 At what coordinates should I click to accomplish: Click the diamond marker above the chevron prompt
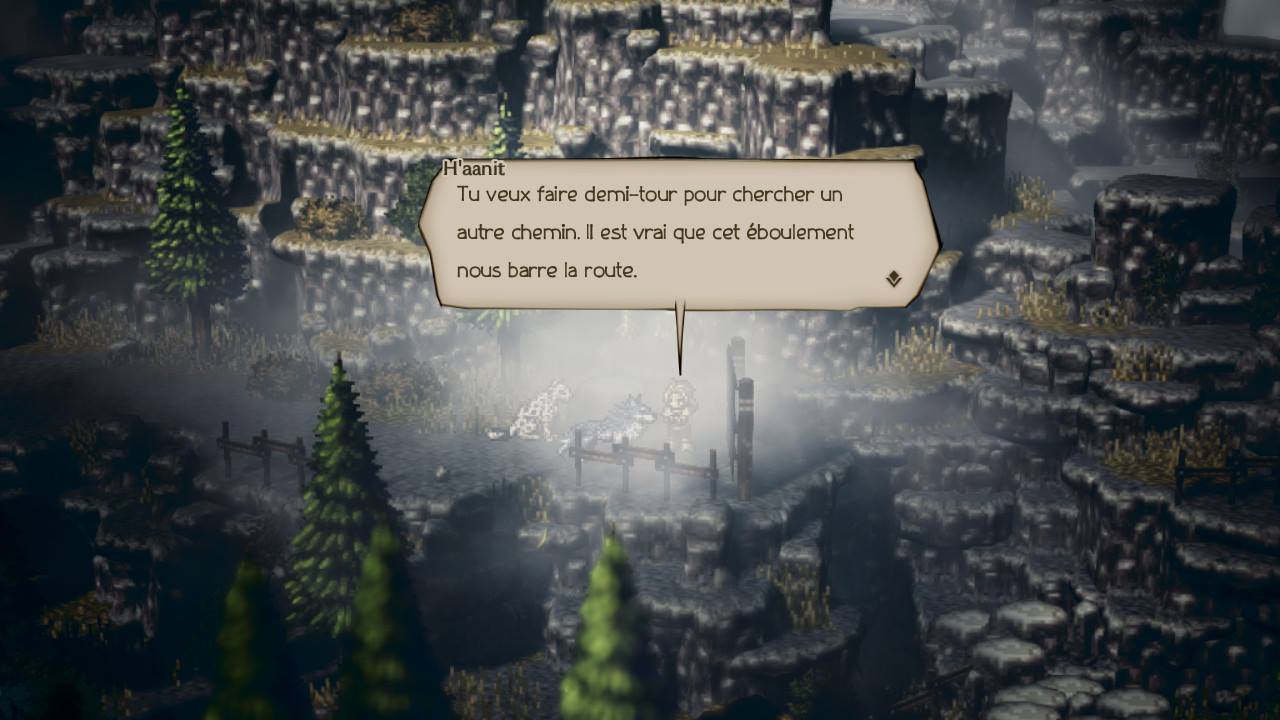coord(892,275)
